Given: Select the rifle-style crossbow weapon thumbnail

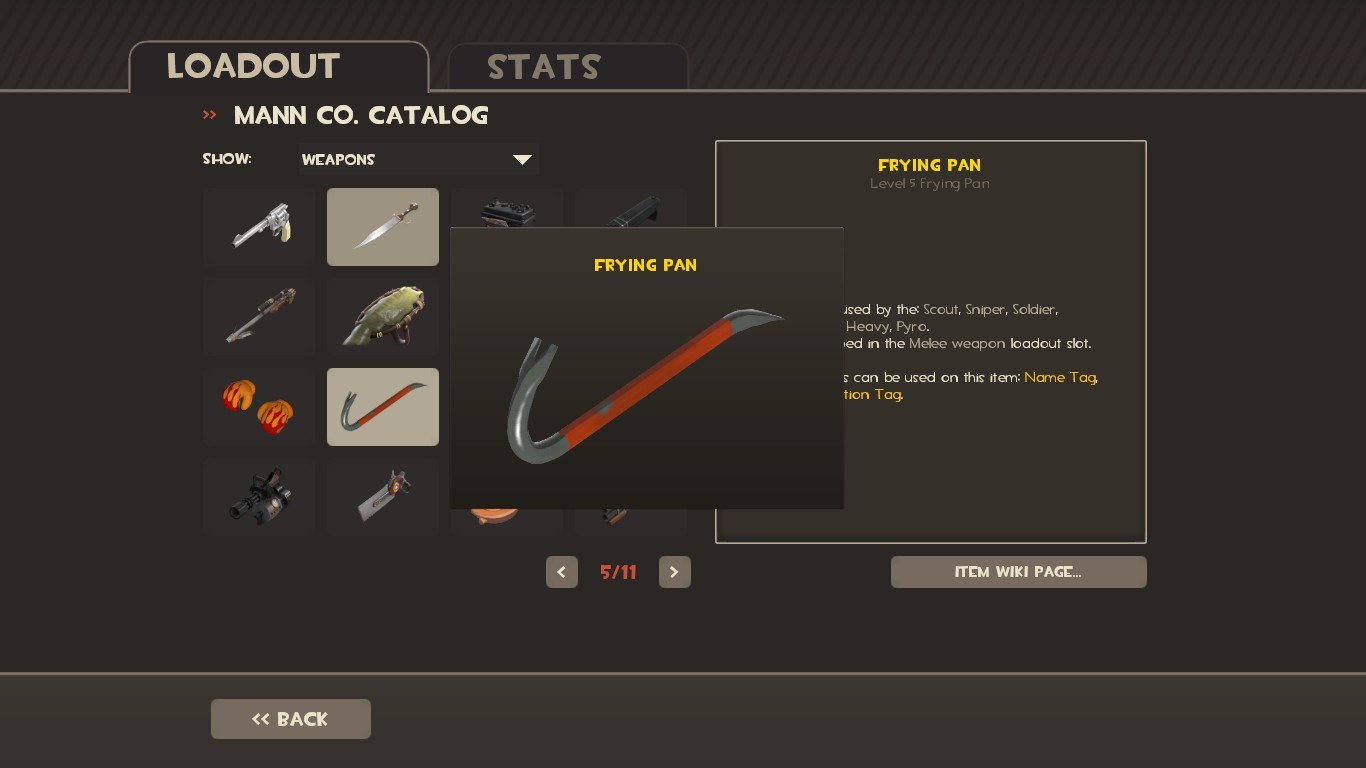Looking at the screenshot, I should click(258, 317).
